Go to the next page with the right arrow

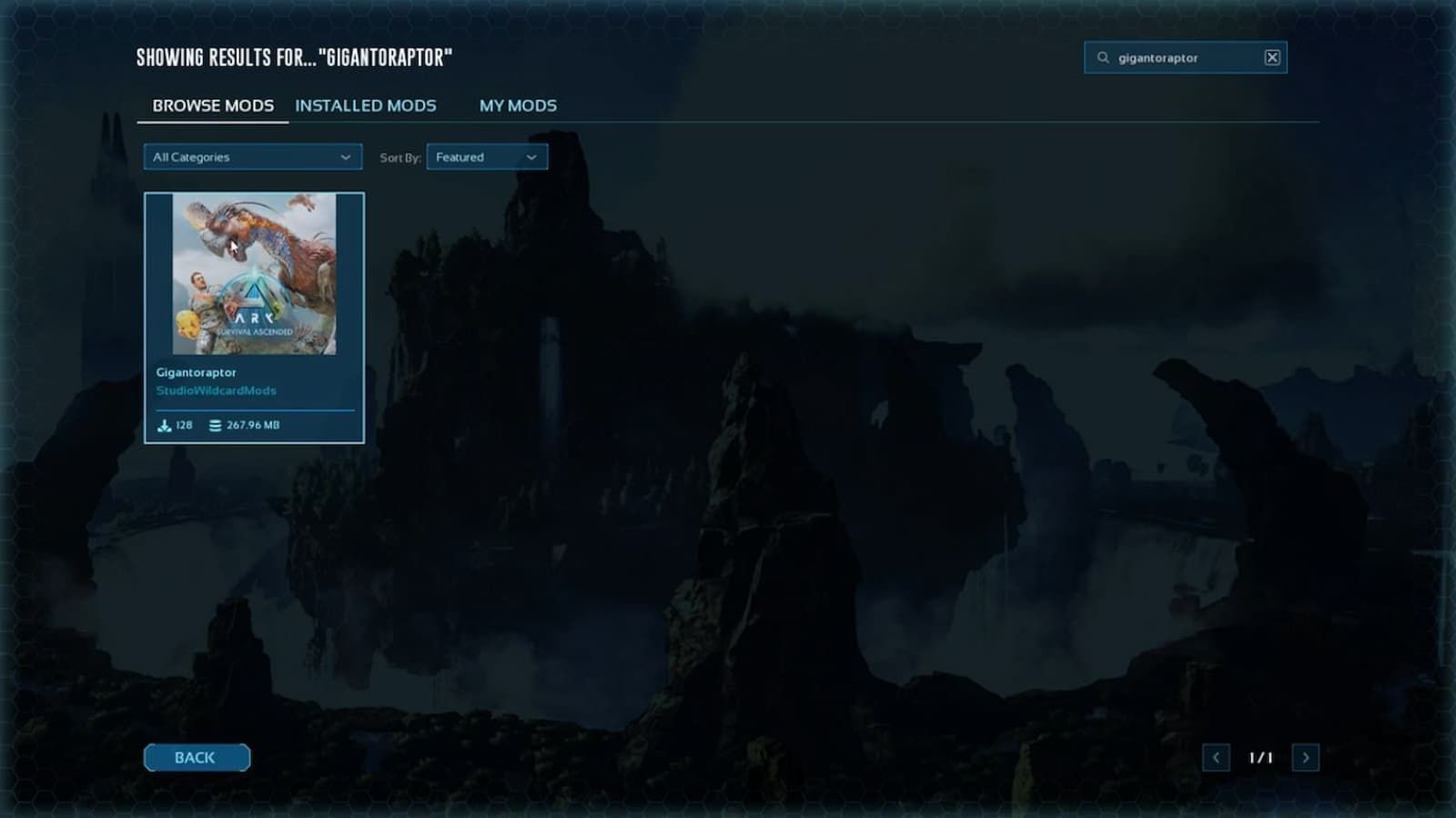tap(1307, 757)
